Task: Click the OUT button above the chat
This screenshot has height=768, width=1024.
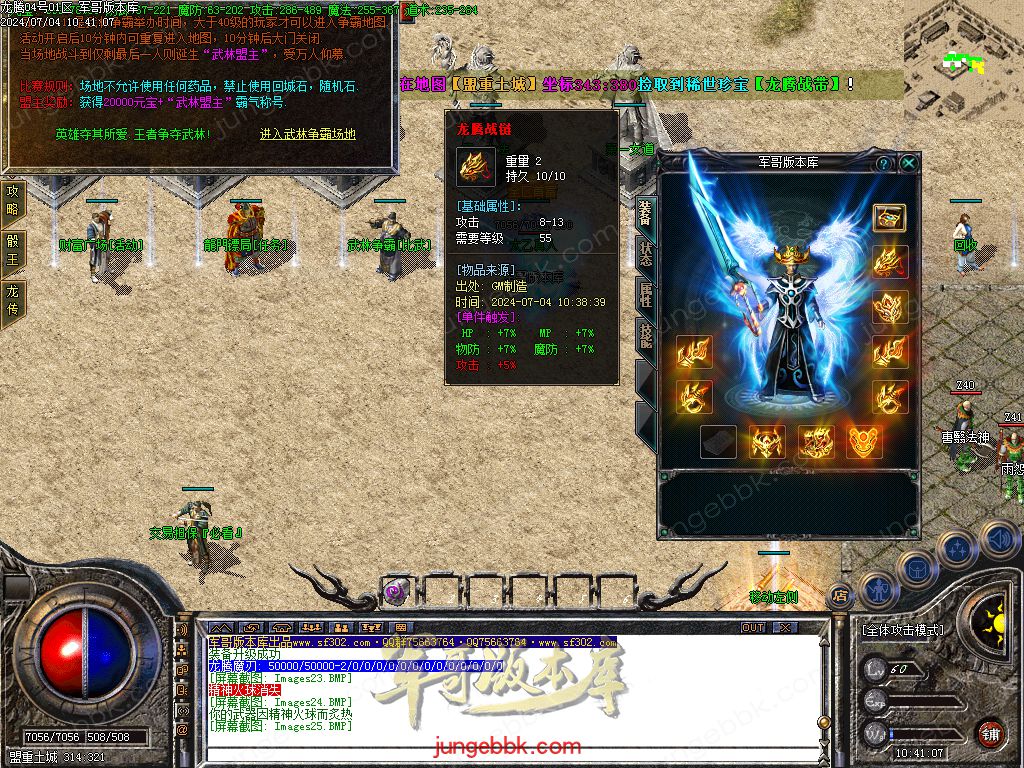Action: tap(753, 627)
